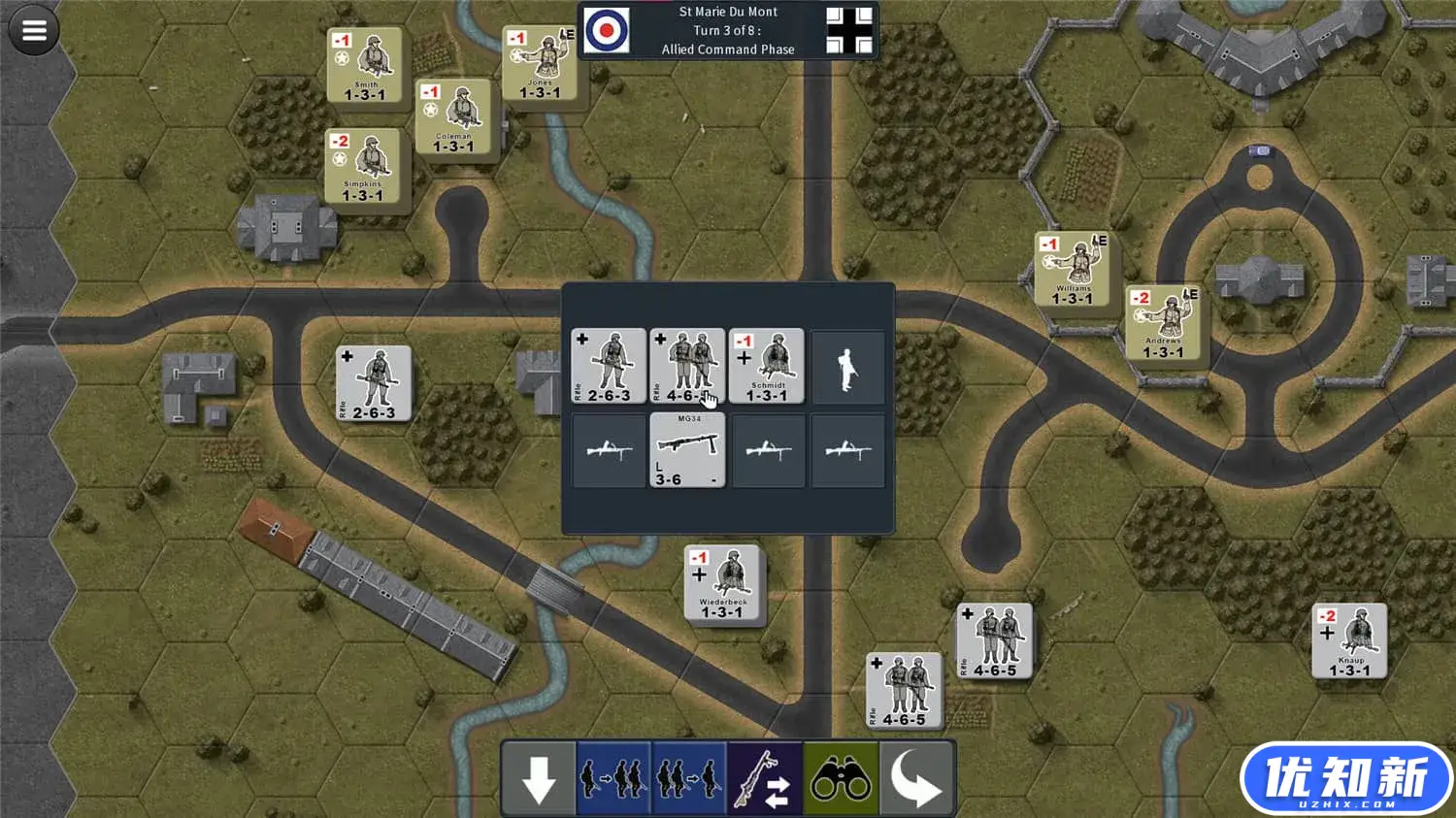Choose the Wiederbeck leader counter
Screen dimensions: 1456x818
[723, 584]
